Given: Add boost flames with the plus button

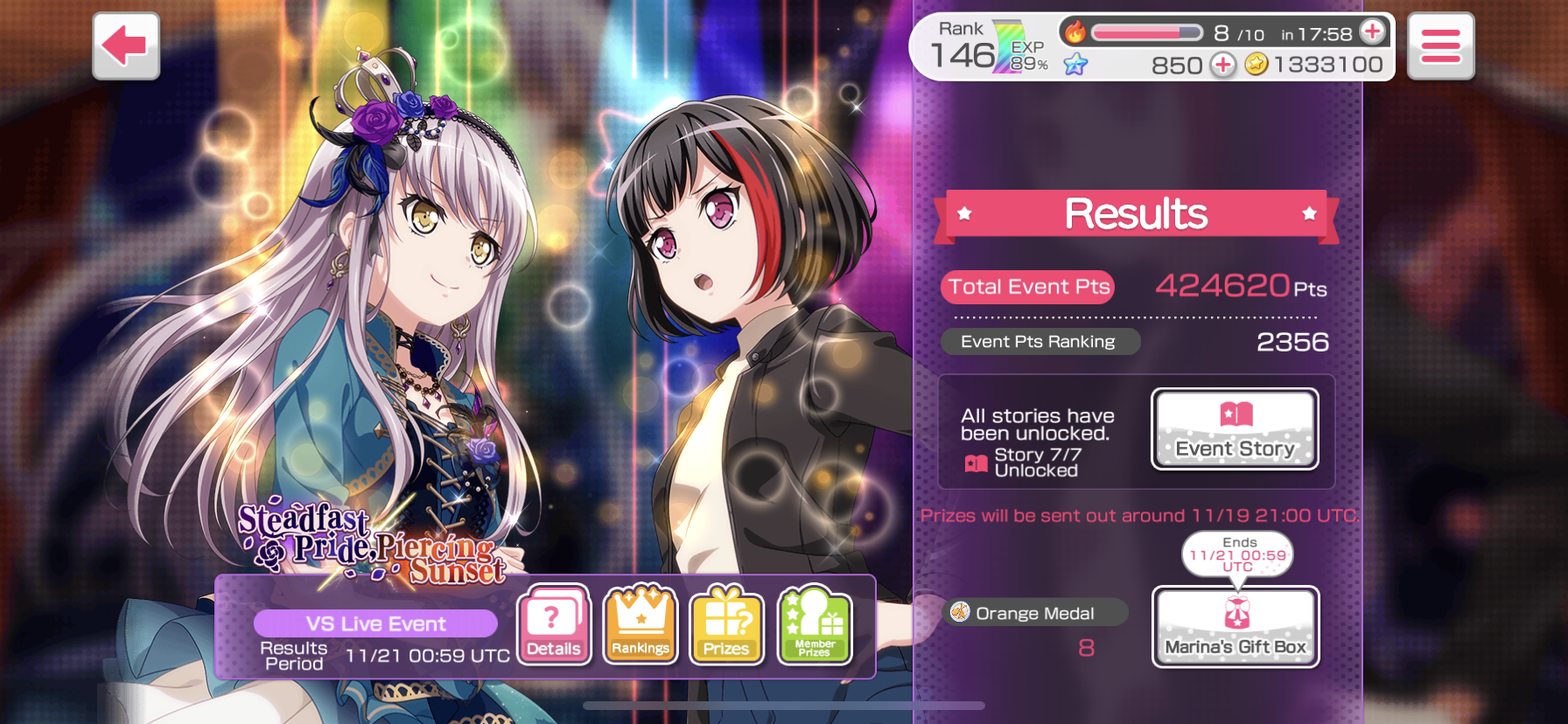Looking at the screenshot, I should point(1373,32).
